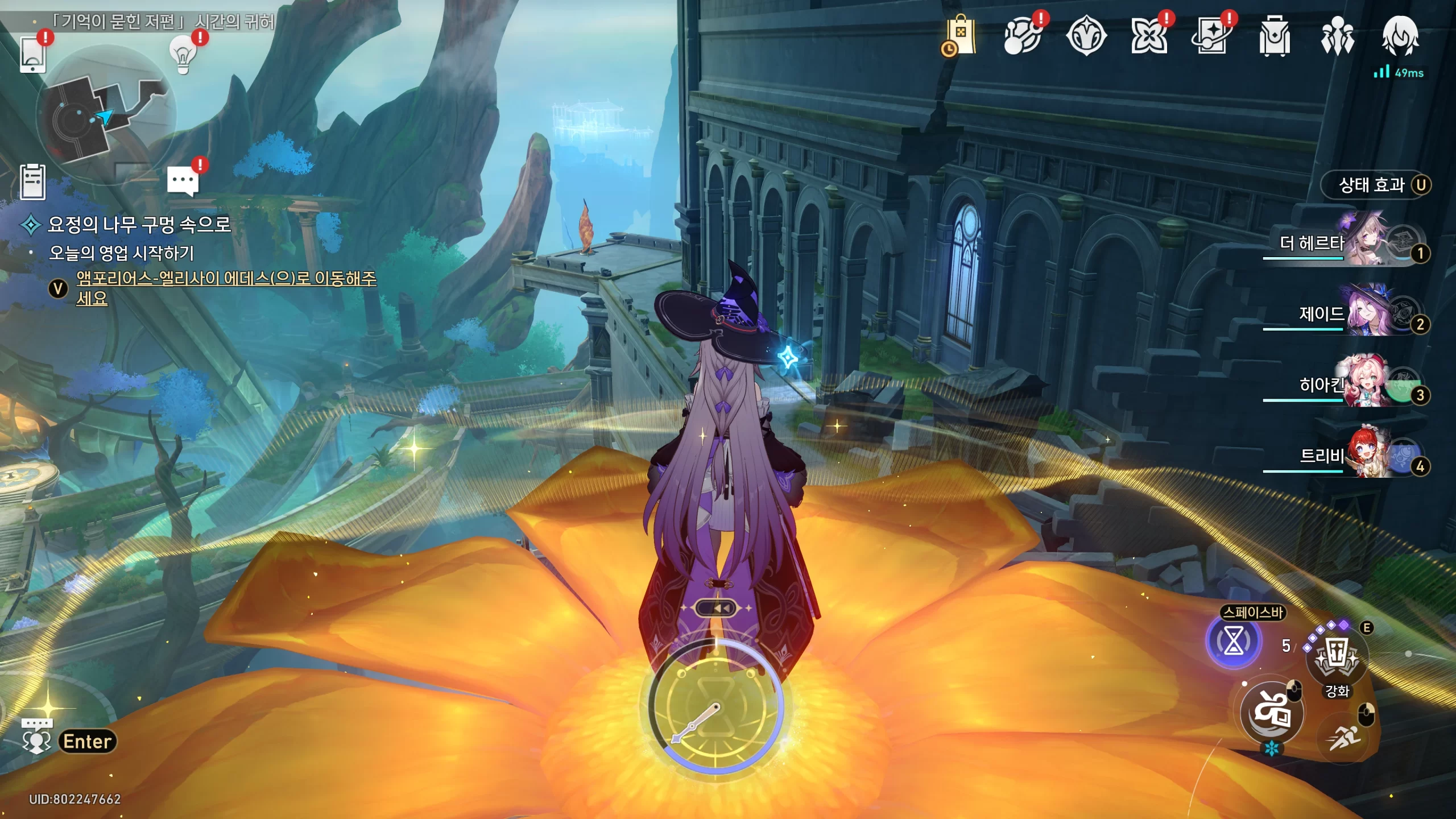1456x819 pixels.
Task: Open the minimap
Action: pos(105,117)
